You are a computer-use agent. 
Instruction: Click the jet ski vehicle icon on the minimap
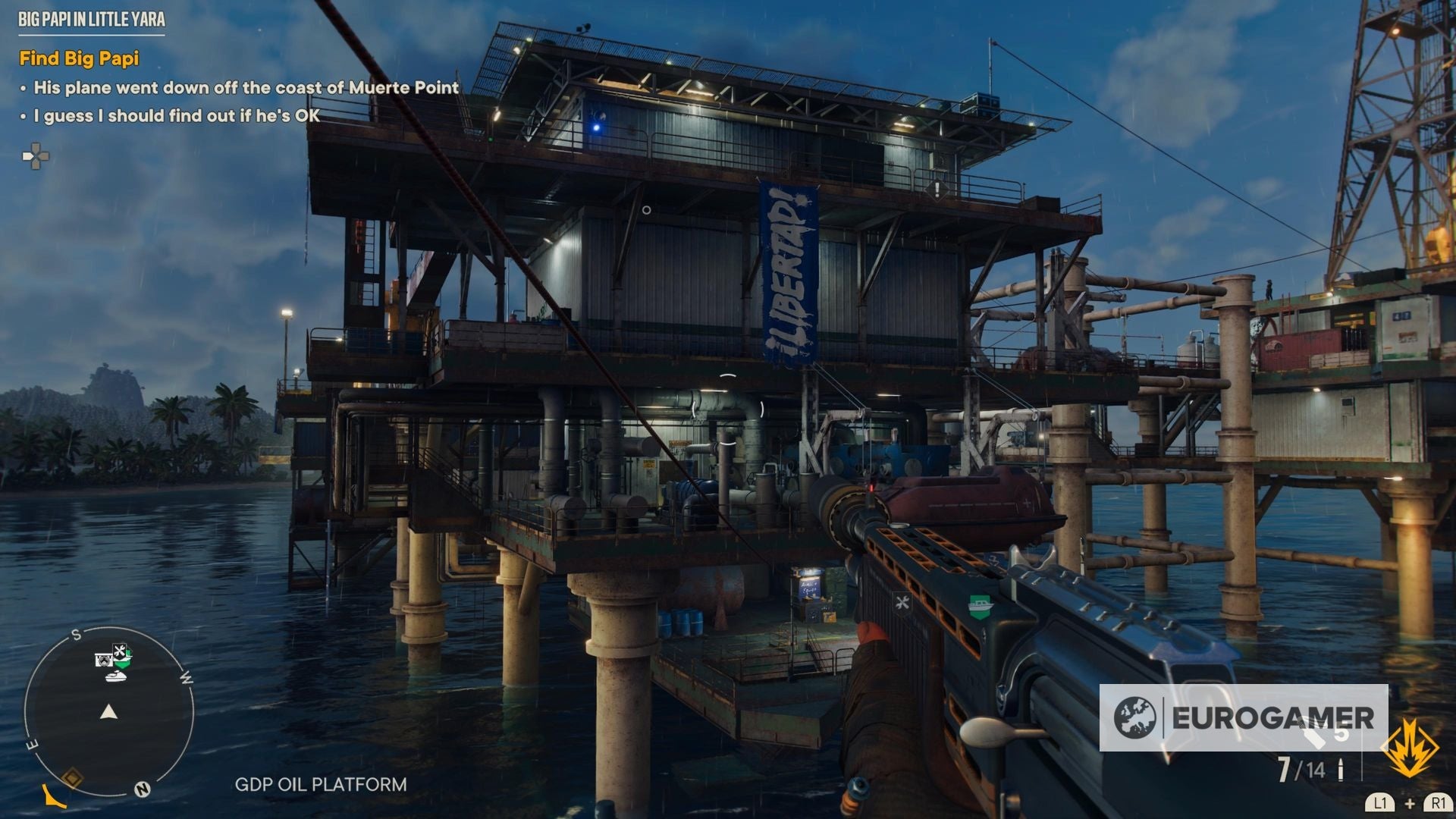point(117,677)
